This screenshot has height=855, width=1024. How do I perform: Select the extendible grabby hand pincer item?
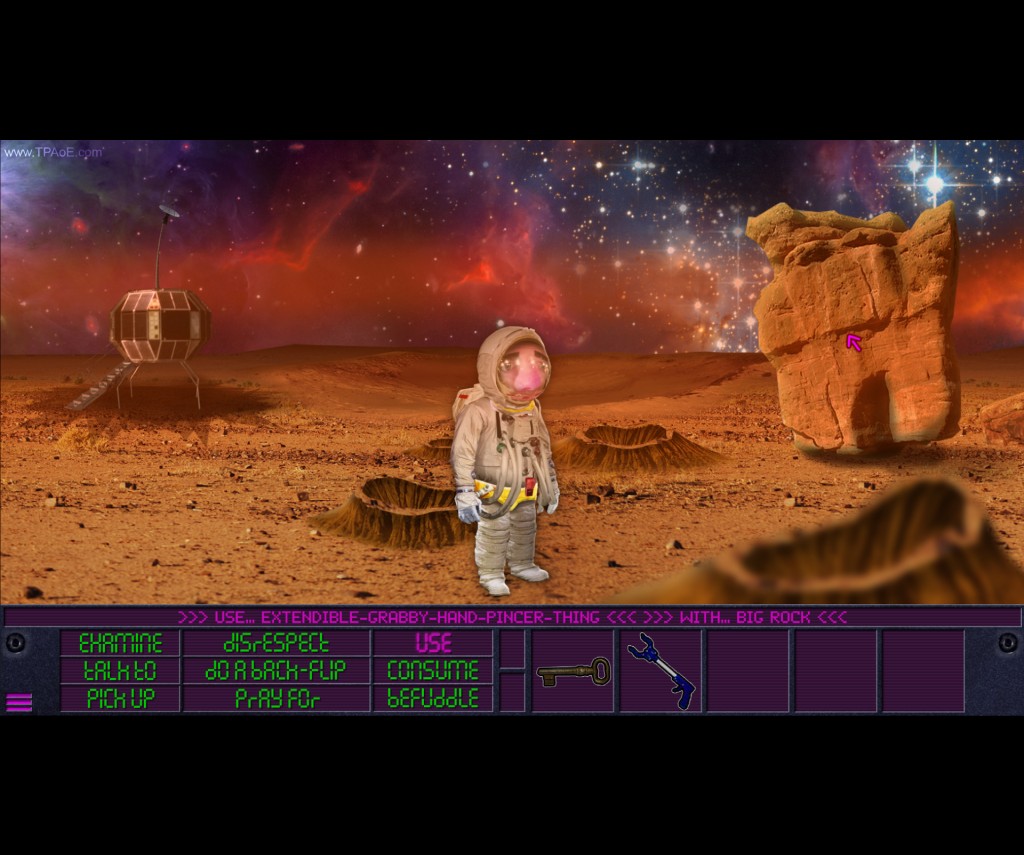[660, 671]
